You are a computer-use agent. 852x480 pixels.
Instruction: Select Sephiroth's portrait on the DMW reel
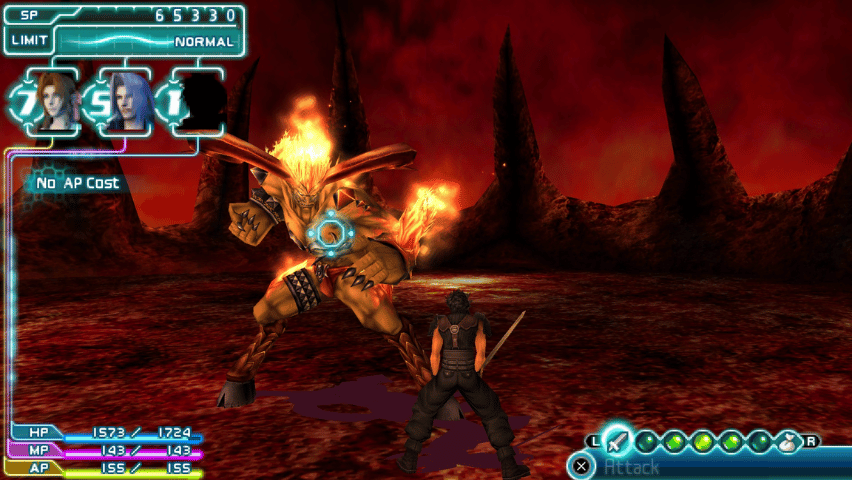tap(130, 100)
